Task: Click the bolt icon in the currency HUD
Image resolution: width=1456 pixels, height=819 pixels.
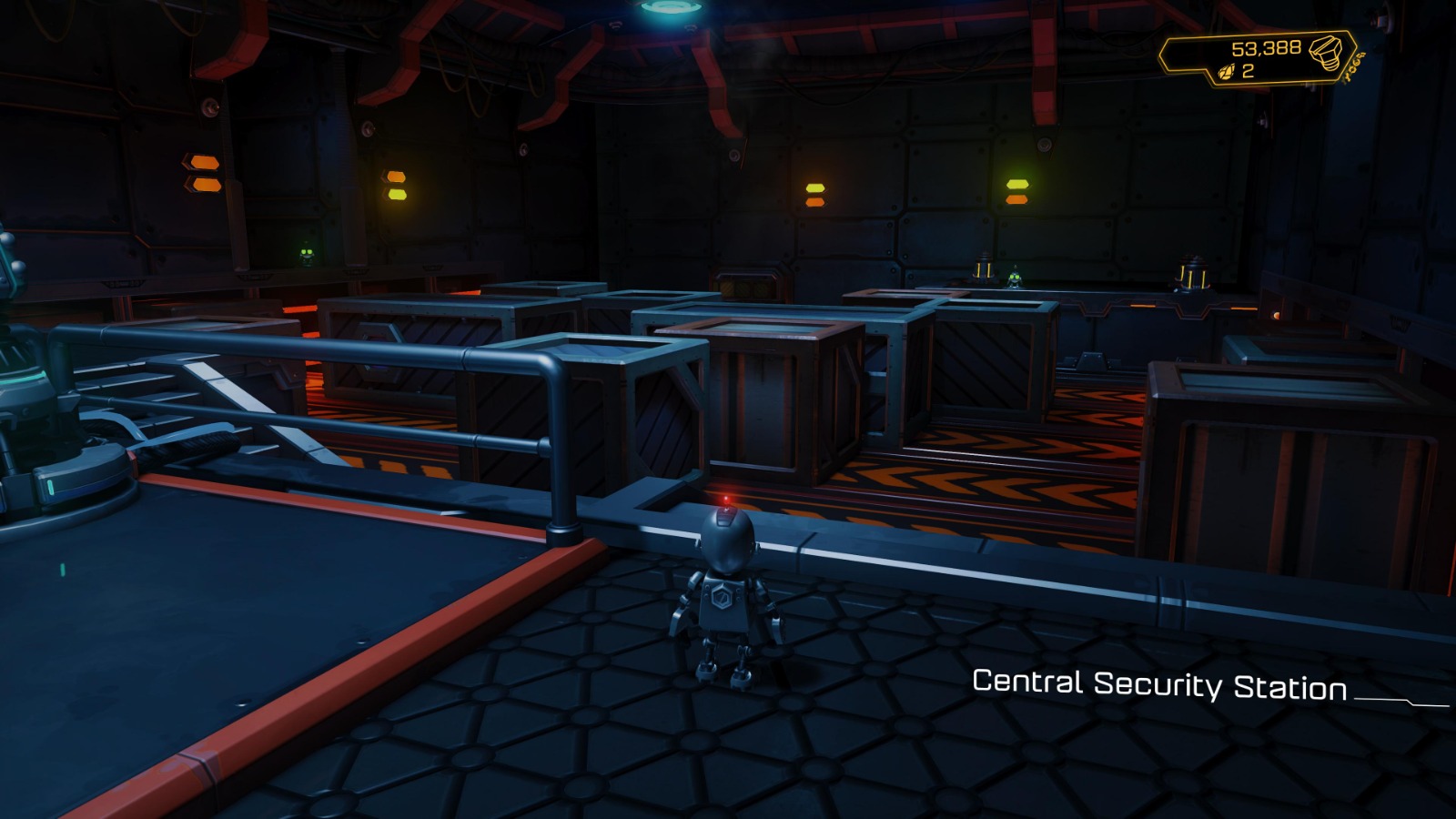Action: tap(1325, 52)
